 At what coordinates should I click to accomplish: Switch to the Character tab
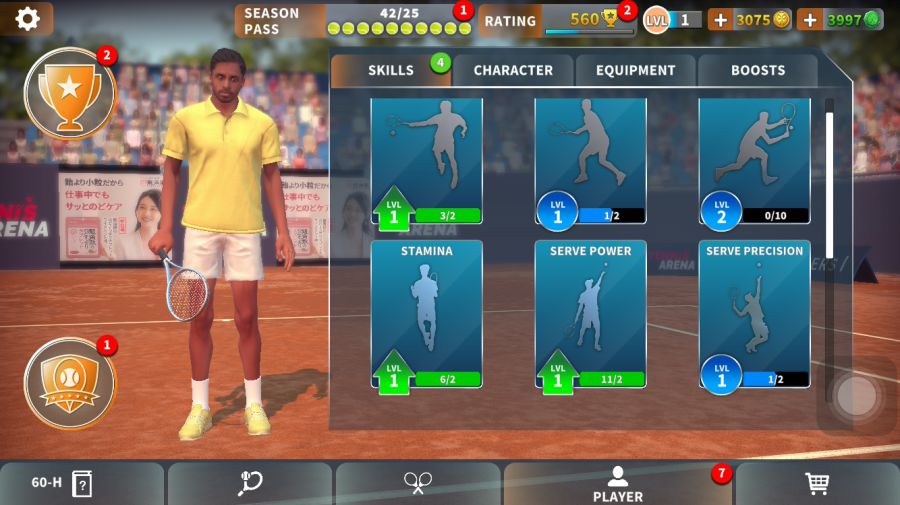point(513,71)
